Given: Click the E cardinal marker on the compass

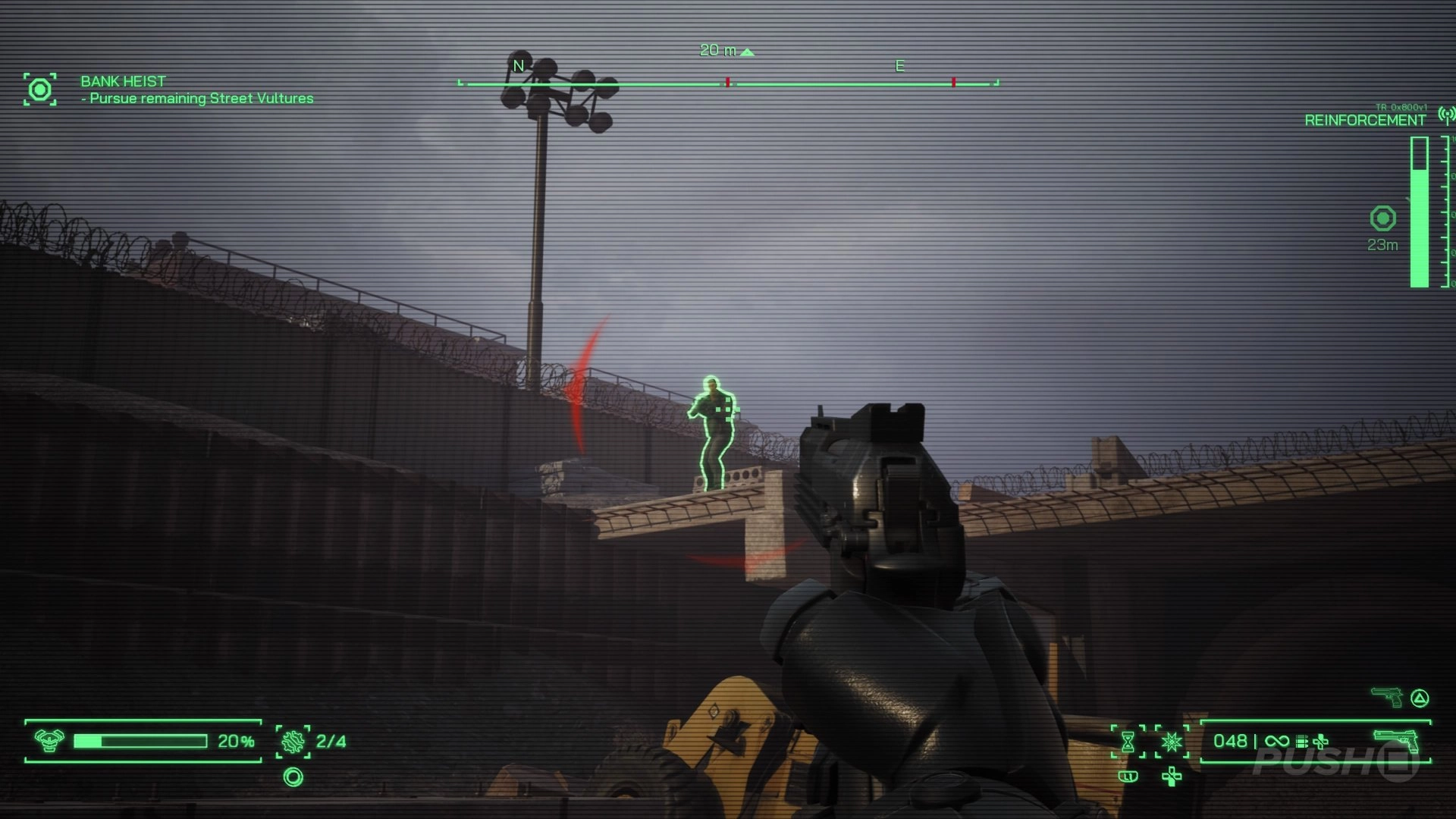Looking at the screenshot, I should point(899,65).
